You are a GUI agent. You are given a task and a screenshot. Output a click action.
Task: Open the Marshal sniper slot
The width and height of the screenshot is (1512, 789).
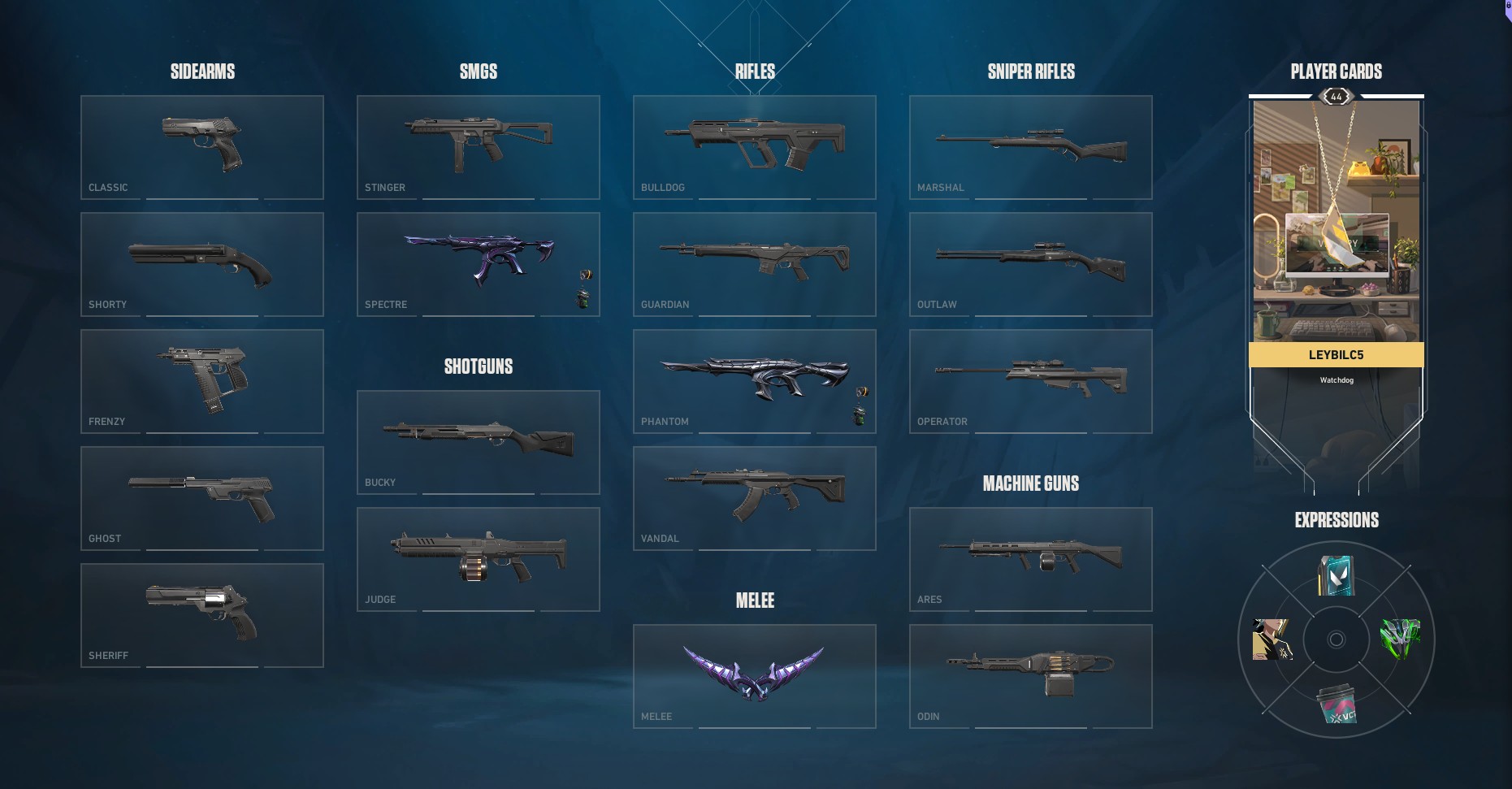[x=1030, y=147]
